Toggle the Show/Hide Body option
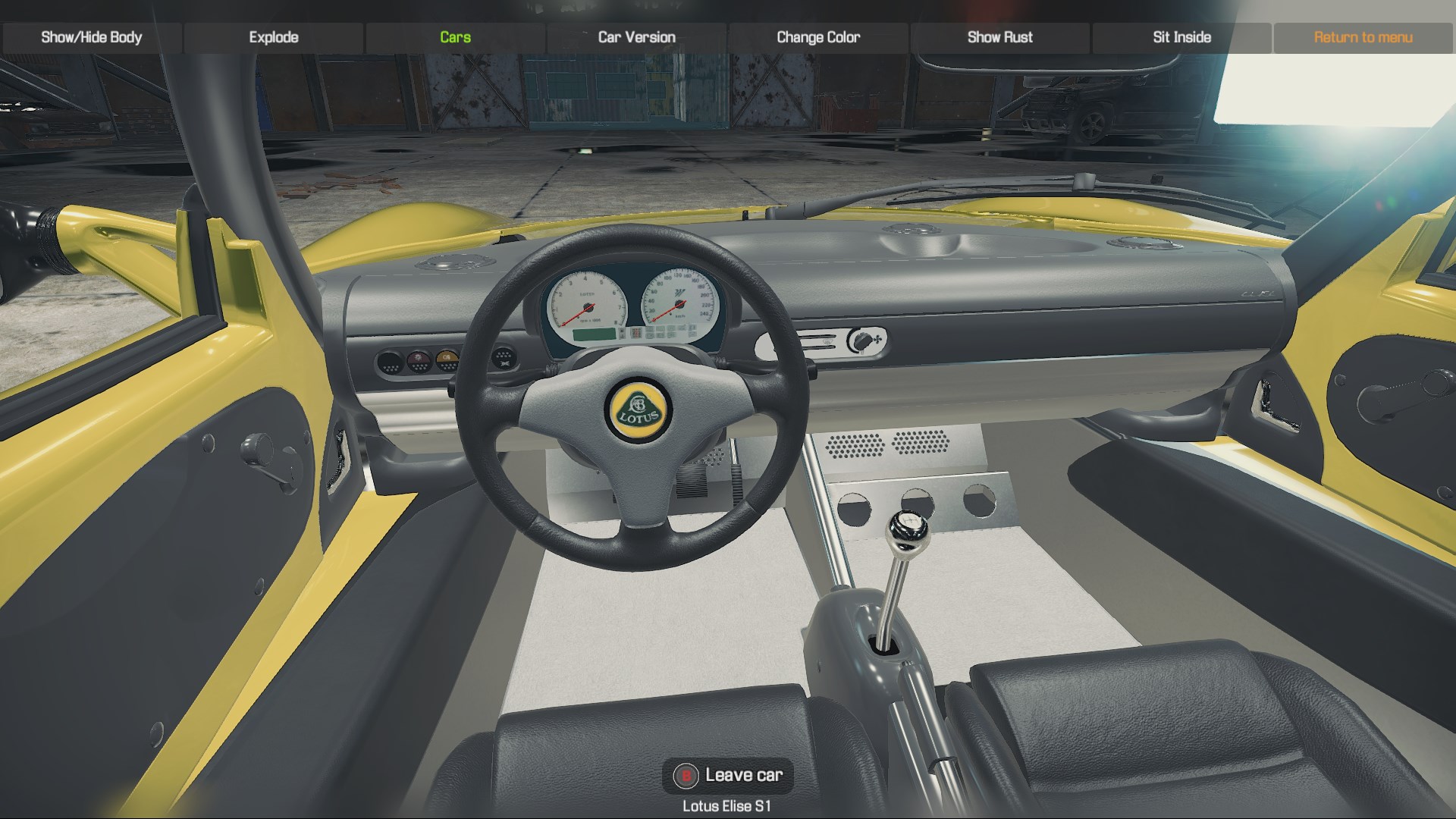 (x=92, y=37)
